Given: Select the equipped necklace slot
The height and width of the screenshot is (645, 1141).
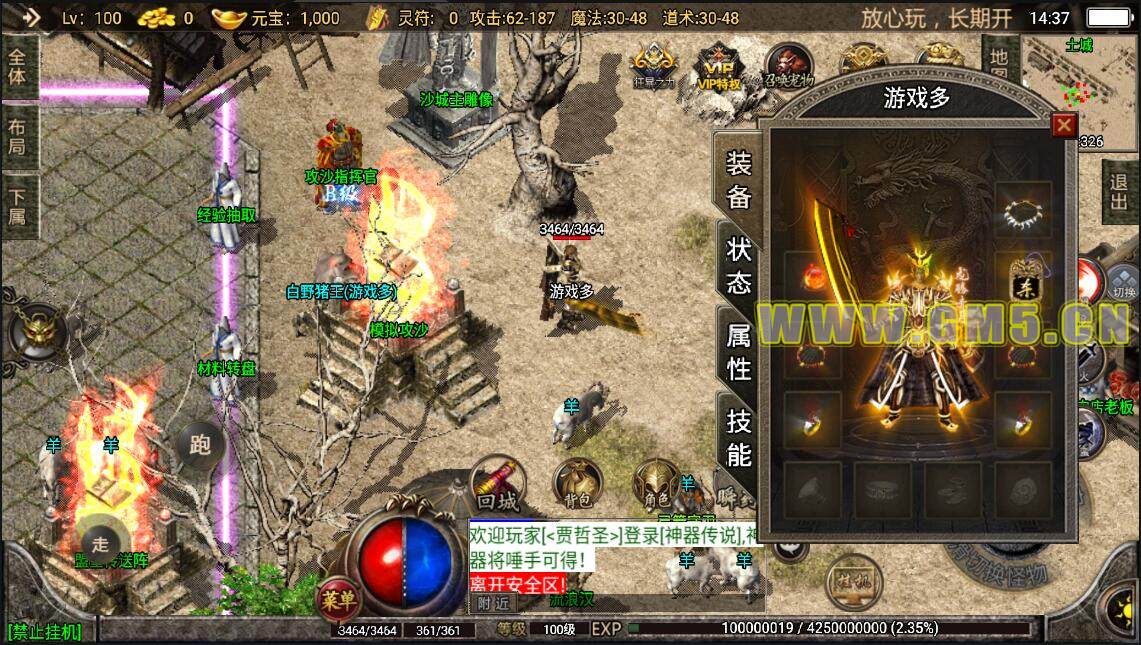Looking at the screenshot, I should [1023, 209].
